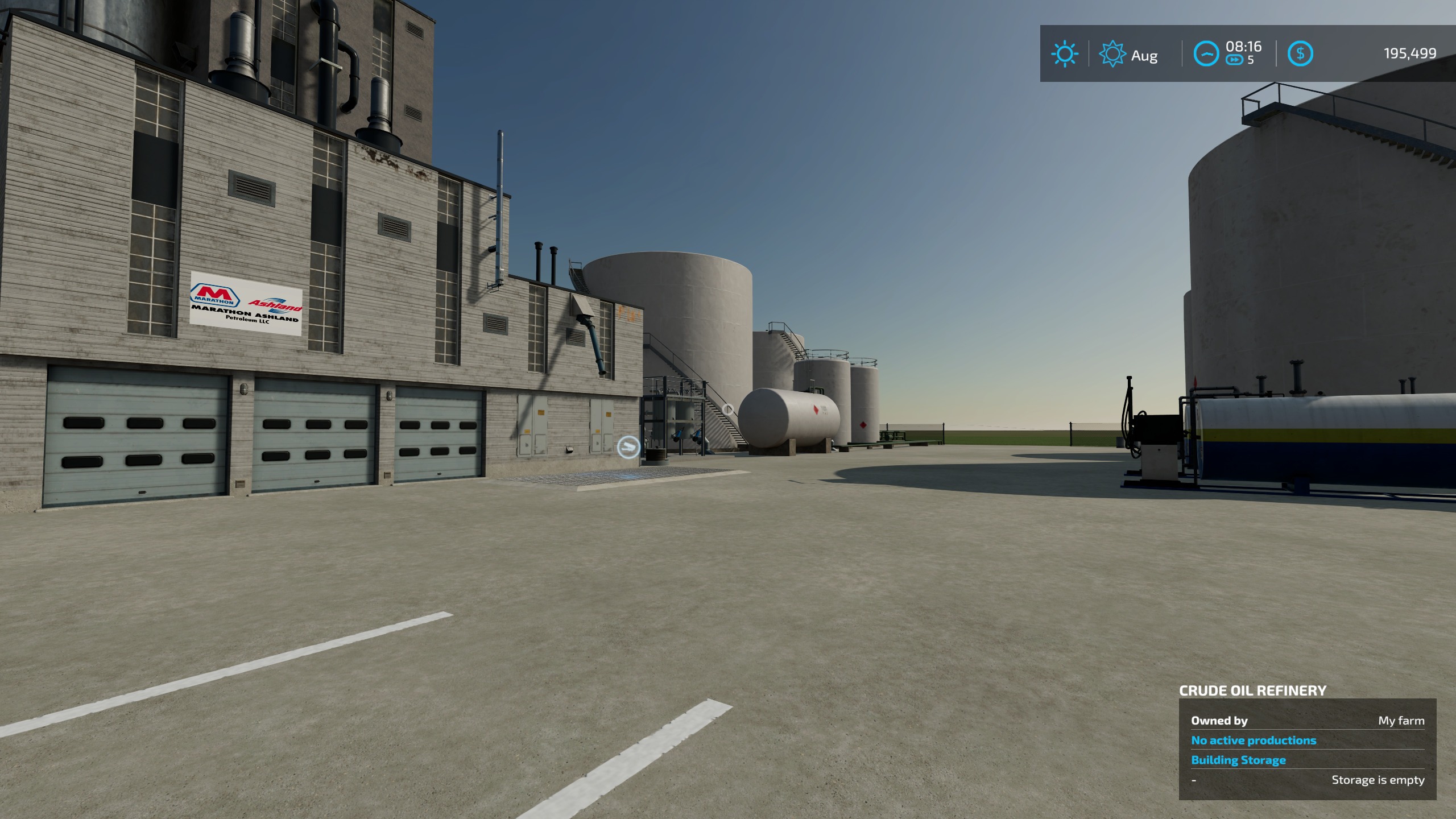Screen dimensions: 1456x819
Task: Toggle the weather forecast display
Action: (x=1129, y=55)
